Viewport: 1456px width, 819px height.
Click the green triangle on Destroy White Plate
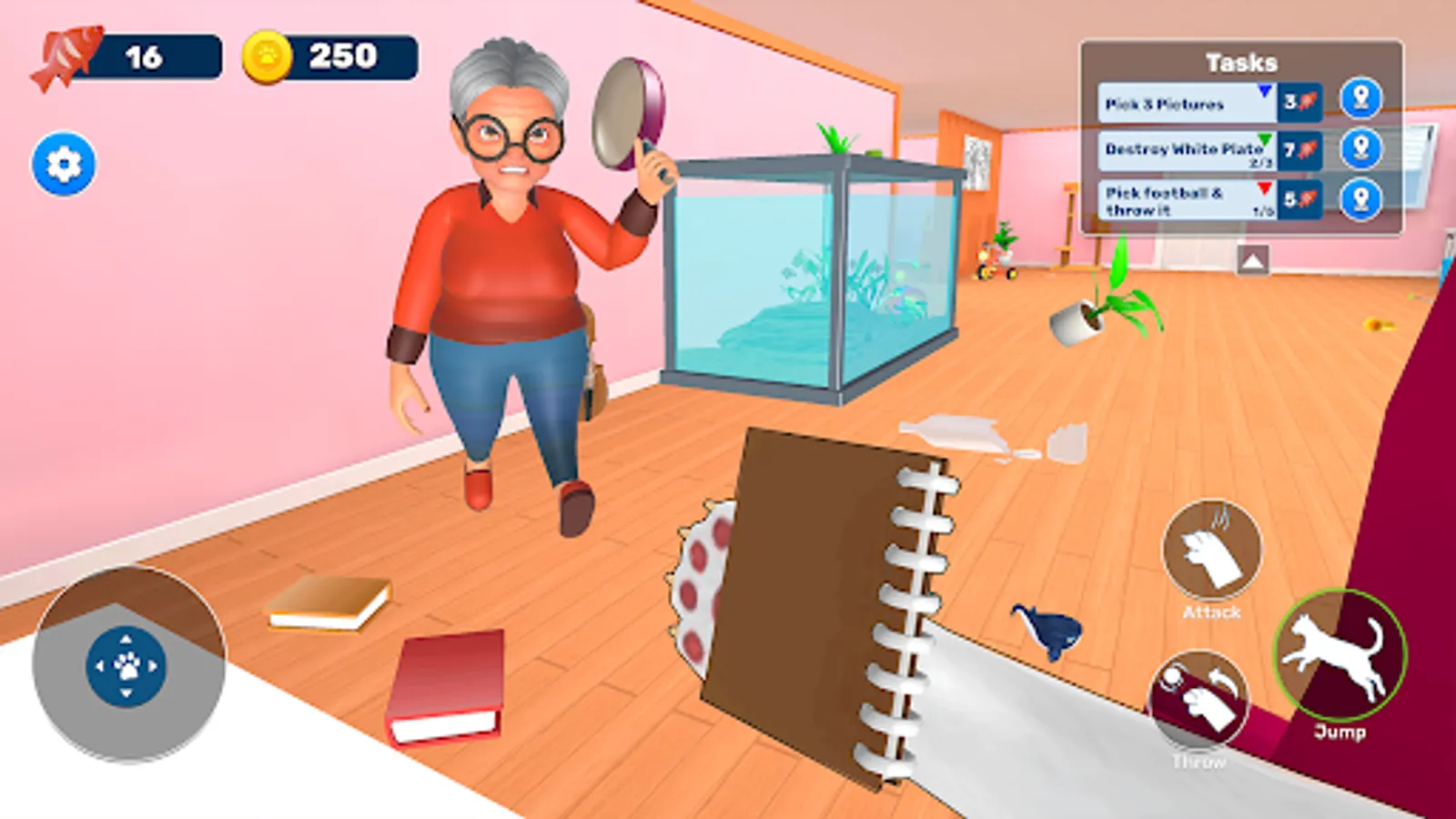[x=1264, y=142]
